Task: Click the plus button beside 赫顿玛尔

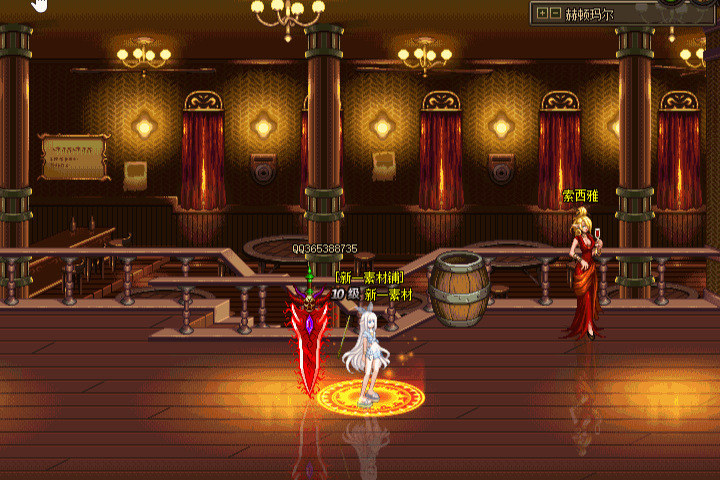Action: [x=542, y=14]
